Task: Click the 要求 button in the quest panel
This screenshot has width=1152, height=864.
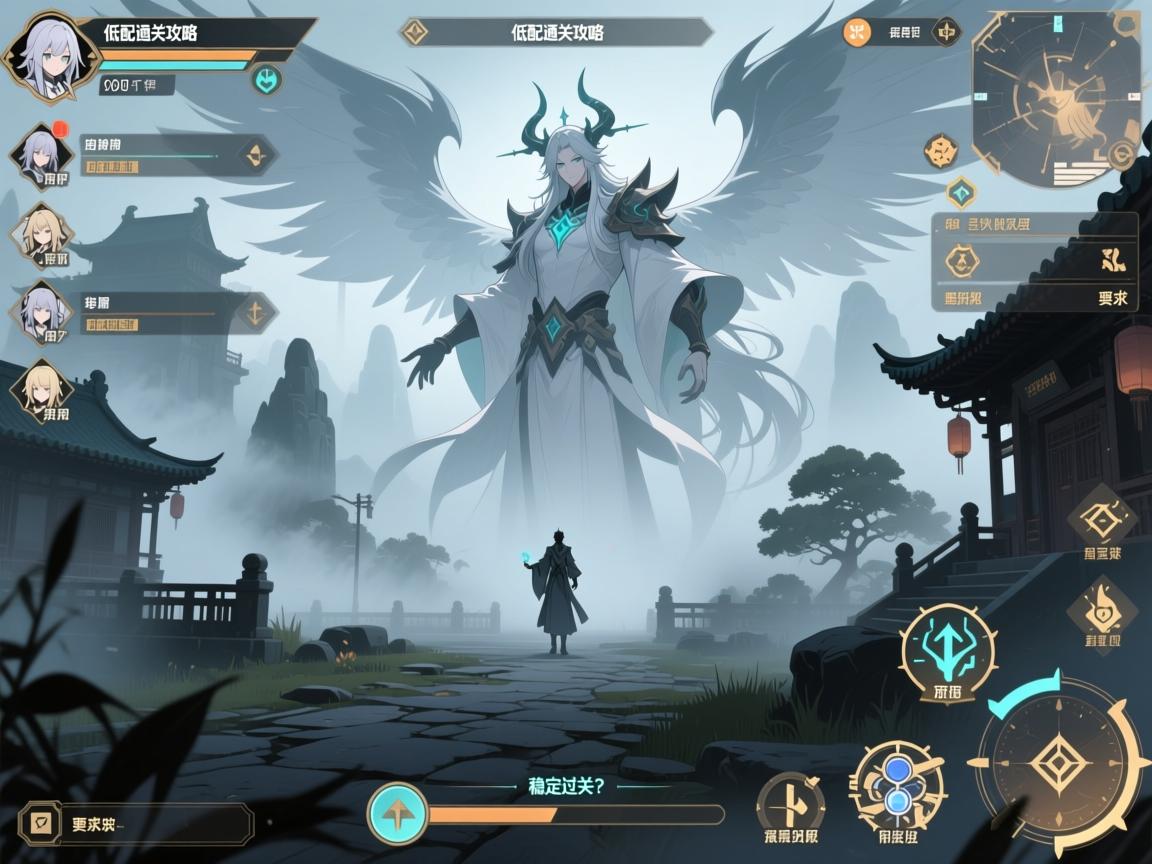Action: (1113, 297)
